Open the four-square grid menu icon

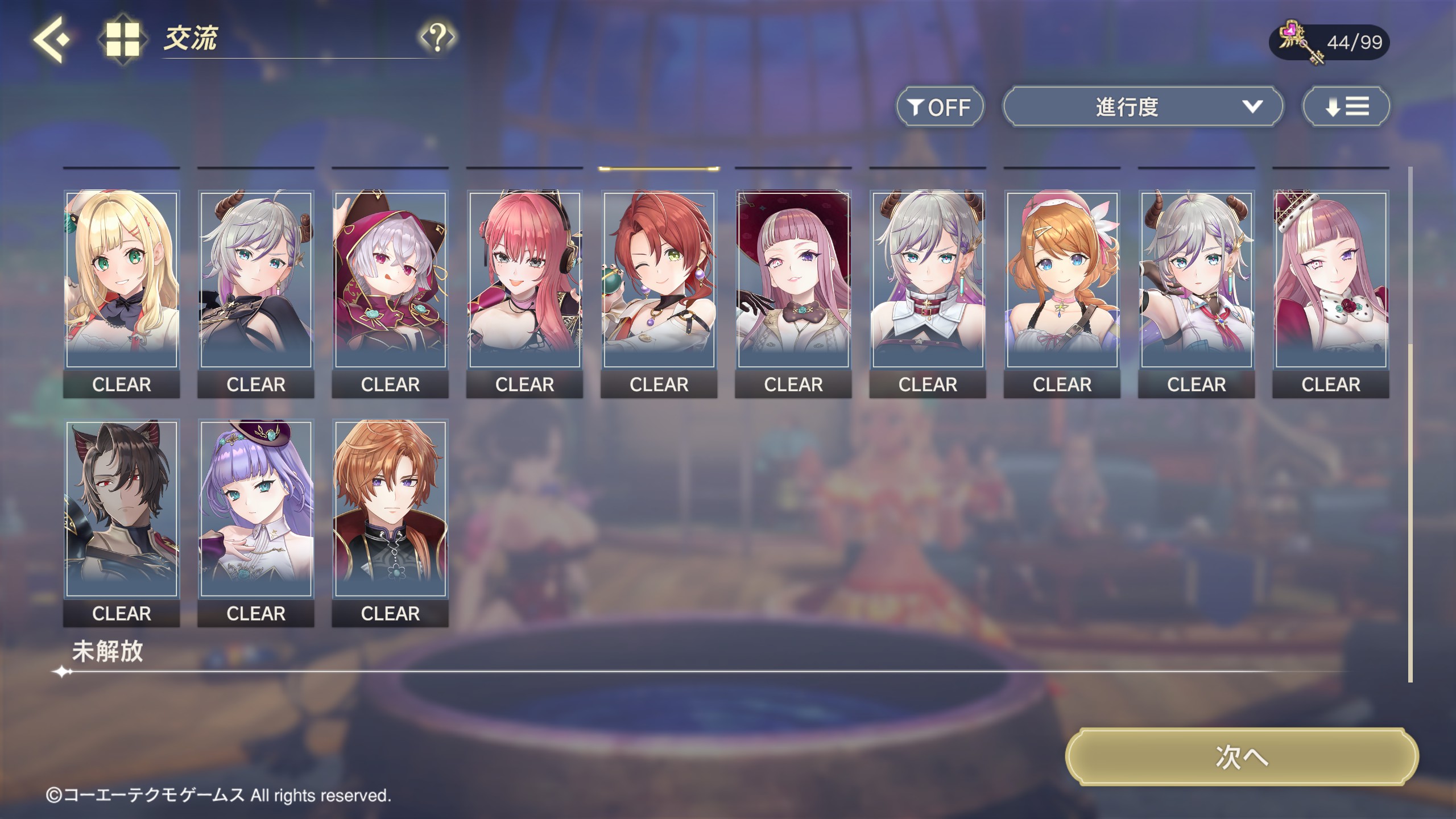pyautogui.click(x=123, y=39)
